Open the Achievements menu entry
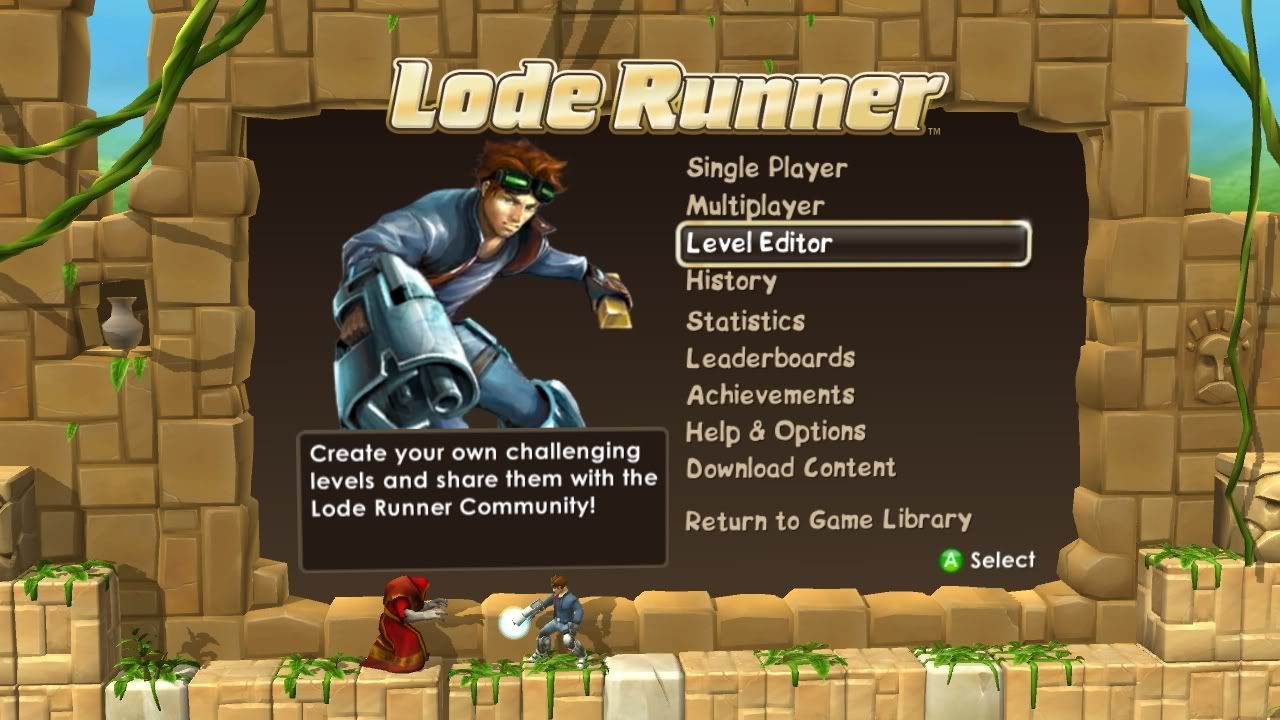Viewport: 1280px width, 720px height. click(x=770, y=395)
